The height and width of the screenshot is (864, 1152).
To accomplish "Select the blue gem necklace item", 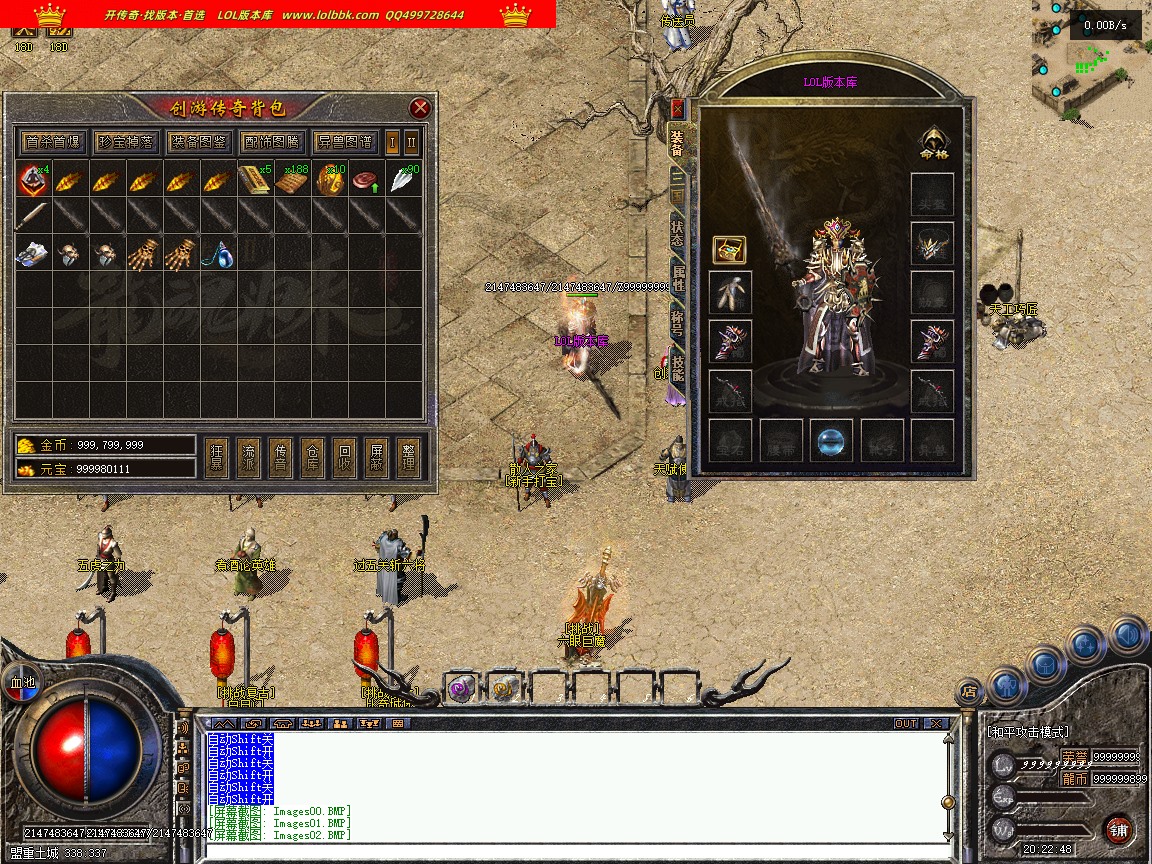I will click(x=219, y=255).
